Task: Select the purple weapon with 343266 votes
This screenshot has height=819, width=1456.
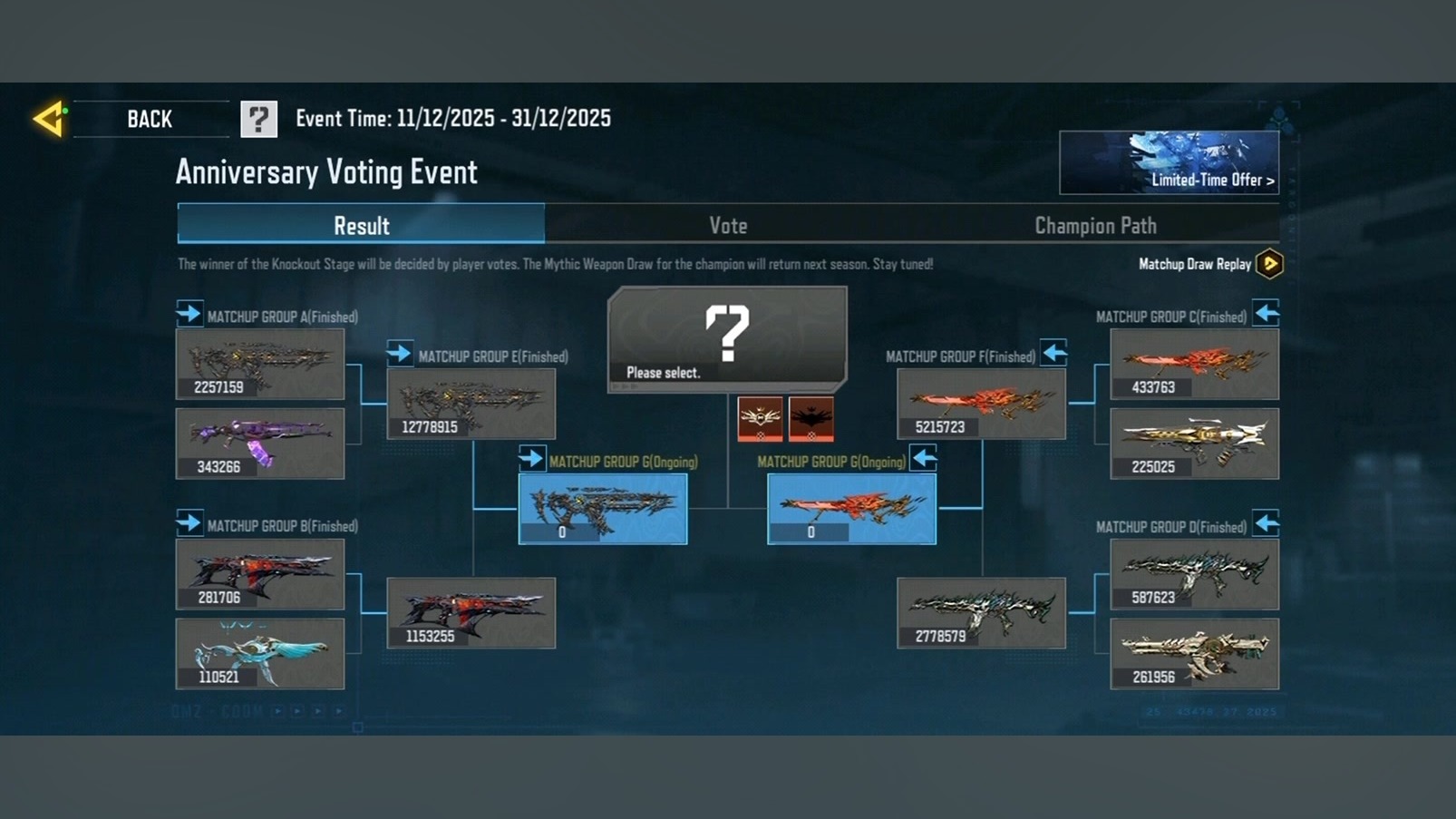Action: coord(260,443)
